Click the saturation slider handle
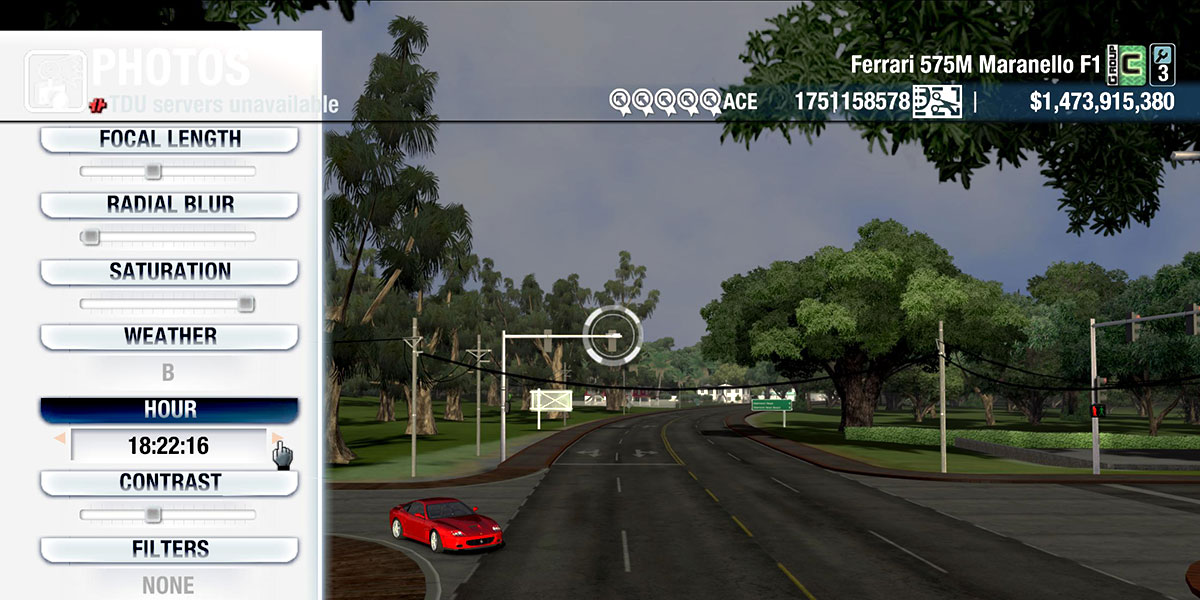Viewport: 1200px width, 600px height. 246,303
